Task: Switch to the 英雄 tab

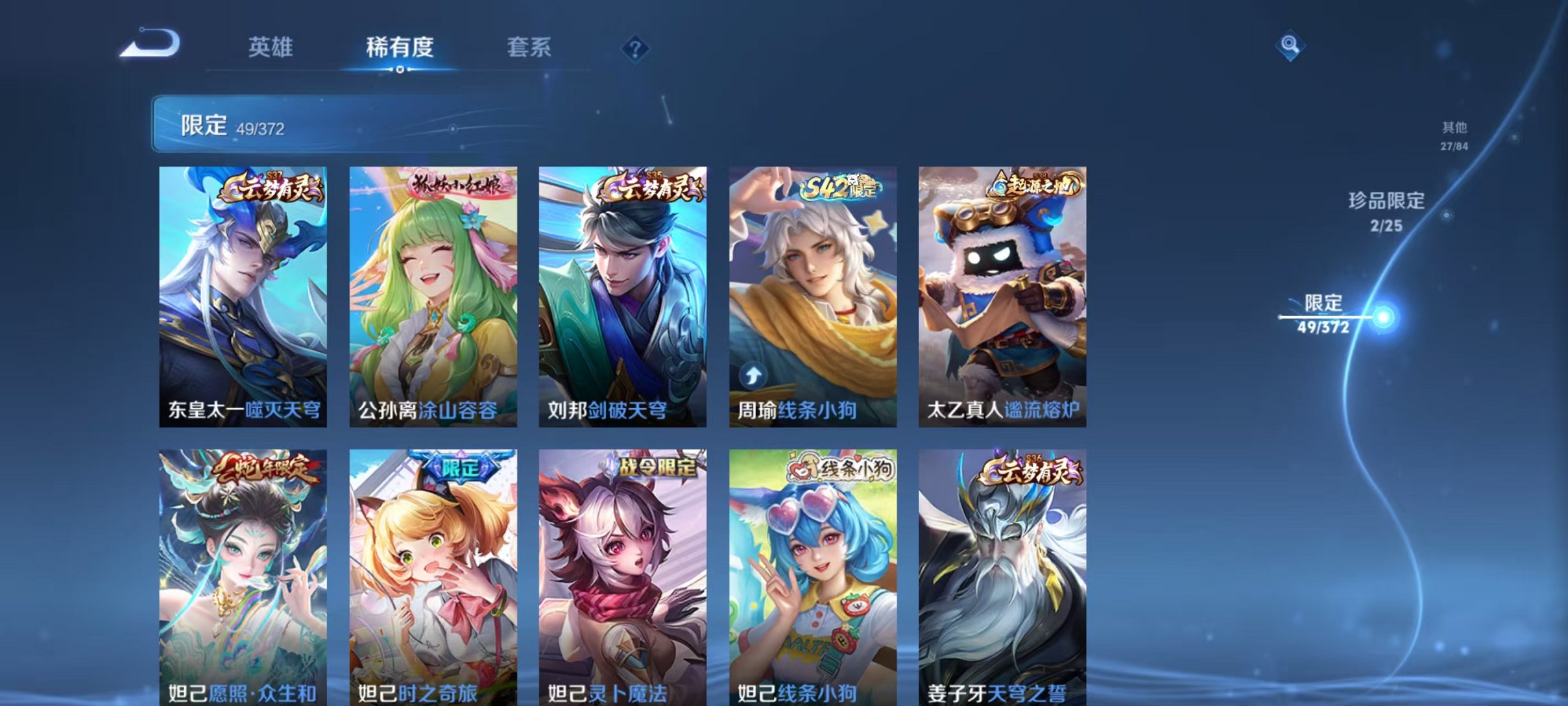Action: pos(271,47)
